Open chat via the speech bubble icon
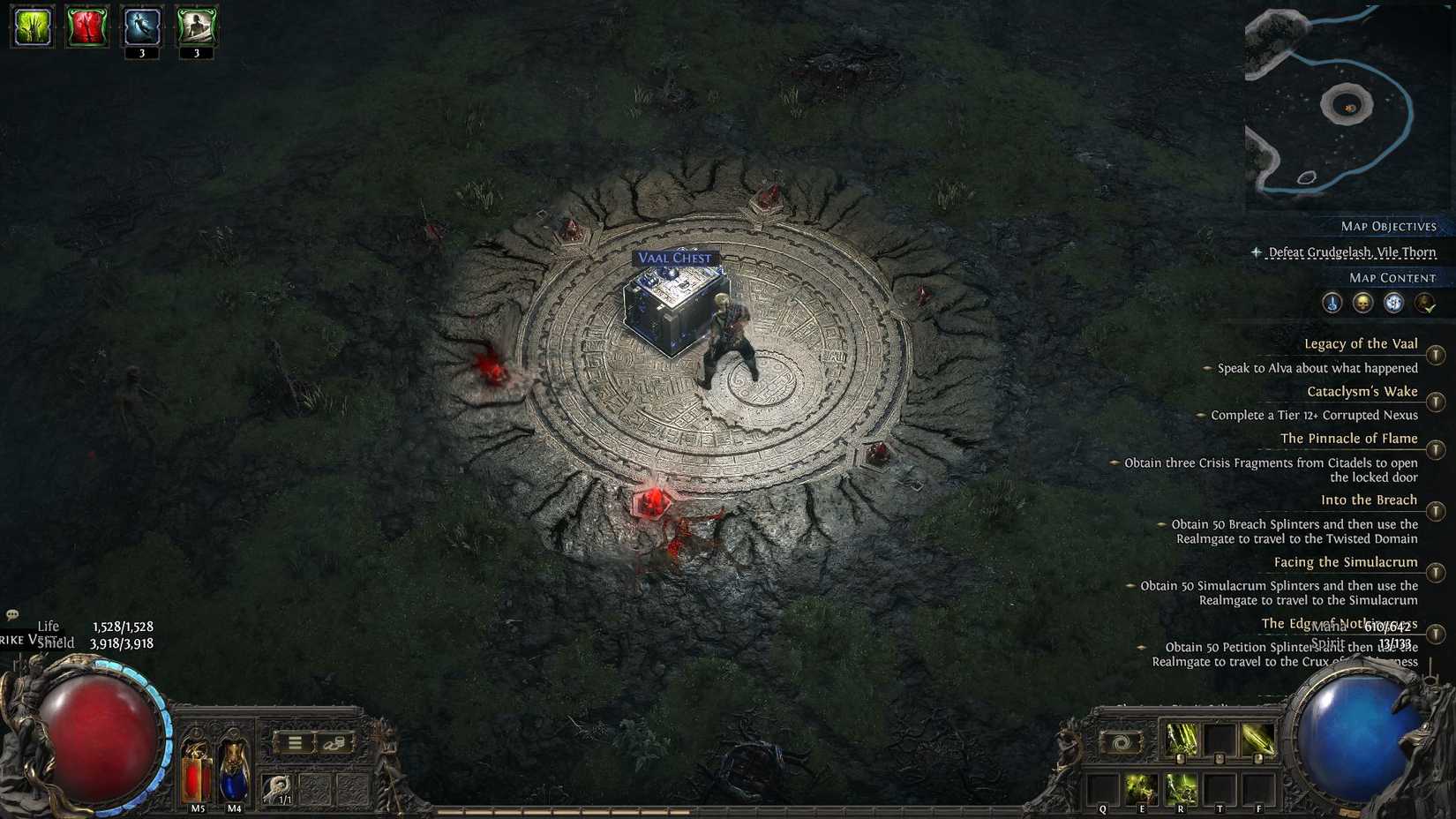Image resolution: width=1456 pixels, height=819 pixels. 12,613
